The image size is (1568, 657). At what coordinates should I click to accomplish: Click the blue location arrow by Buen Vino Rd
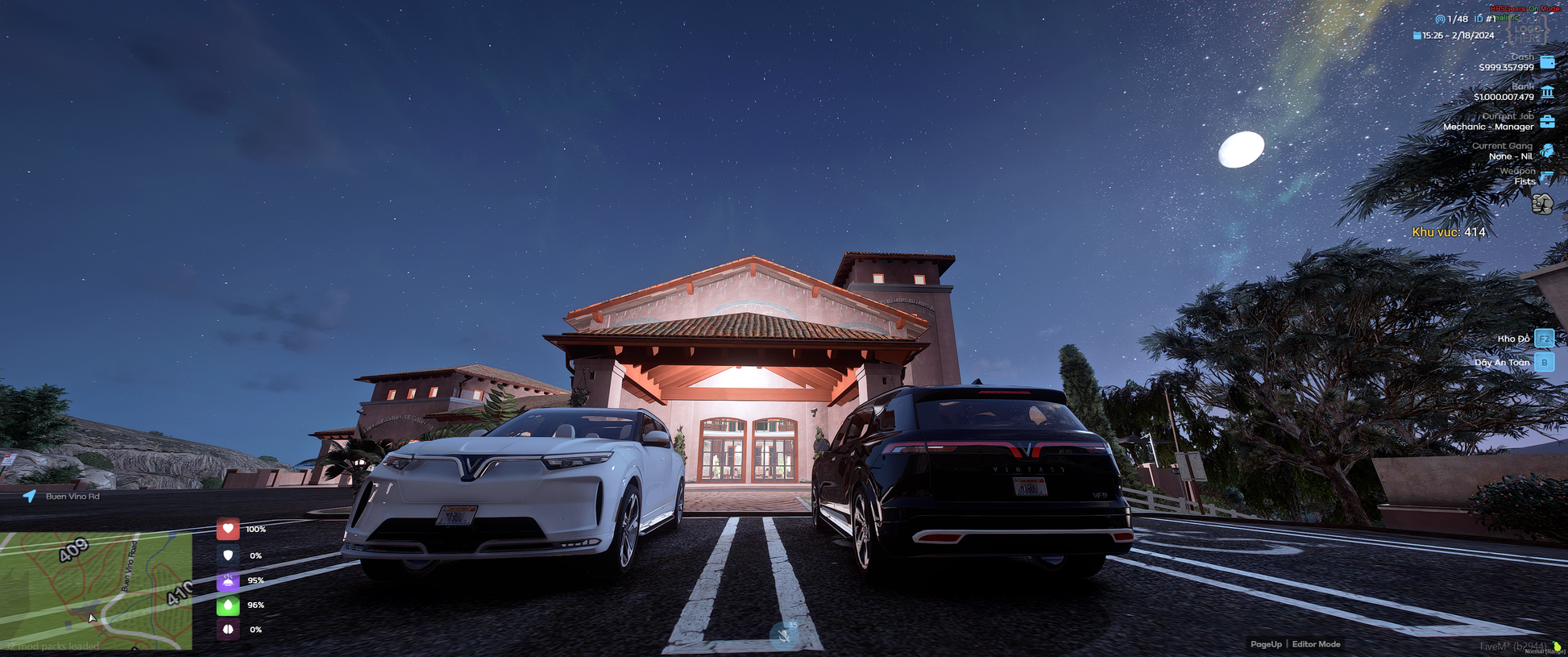coord(30,496)
